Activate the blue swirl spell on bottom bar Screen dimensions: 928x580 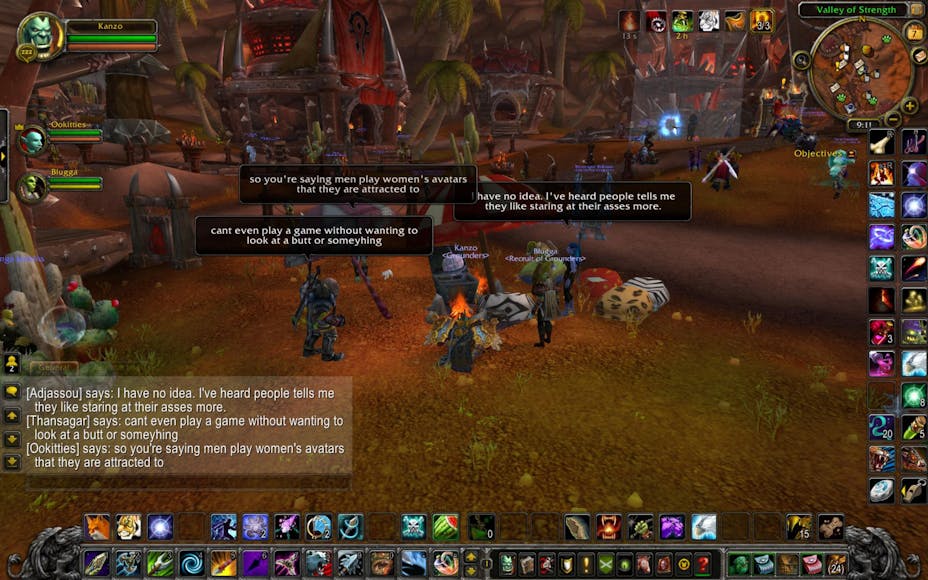click(x=191, y=564)
